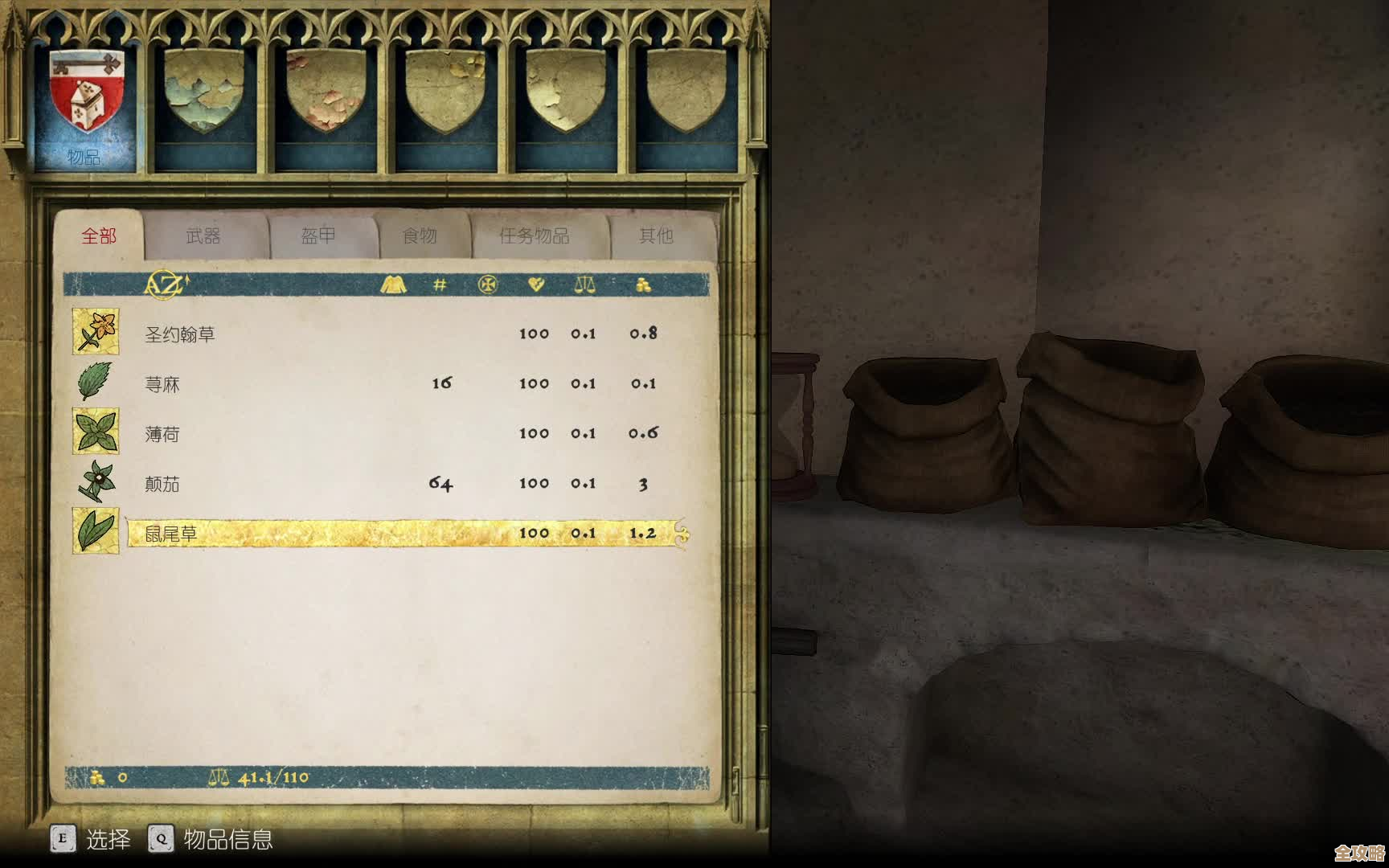Open the 武器 weapons tab
Screen dimensions: 1389x868
[203, 235]
